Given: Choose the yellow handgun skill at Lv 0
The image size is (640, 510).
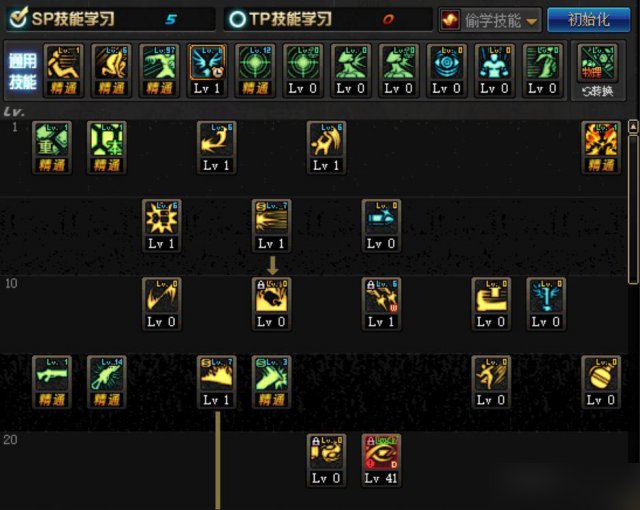Looking at the screenshot, I should tap(490, 297).
